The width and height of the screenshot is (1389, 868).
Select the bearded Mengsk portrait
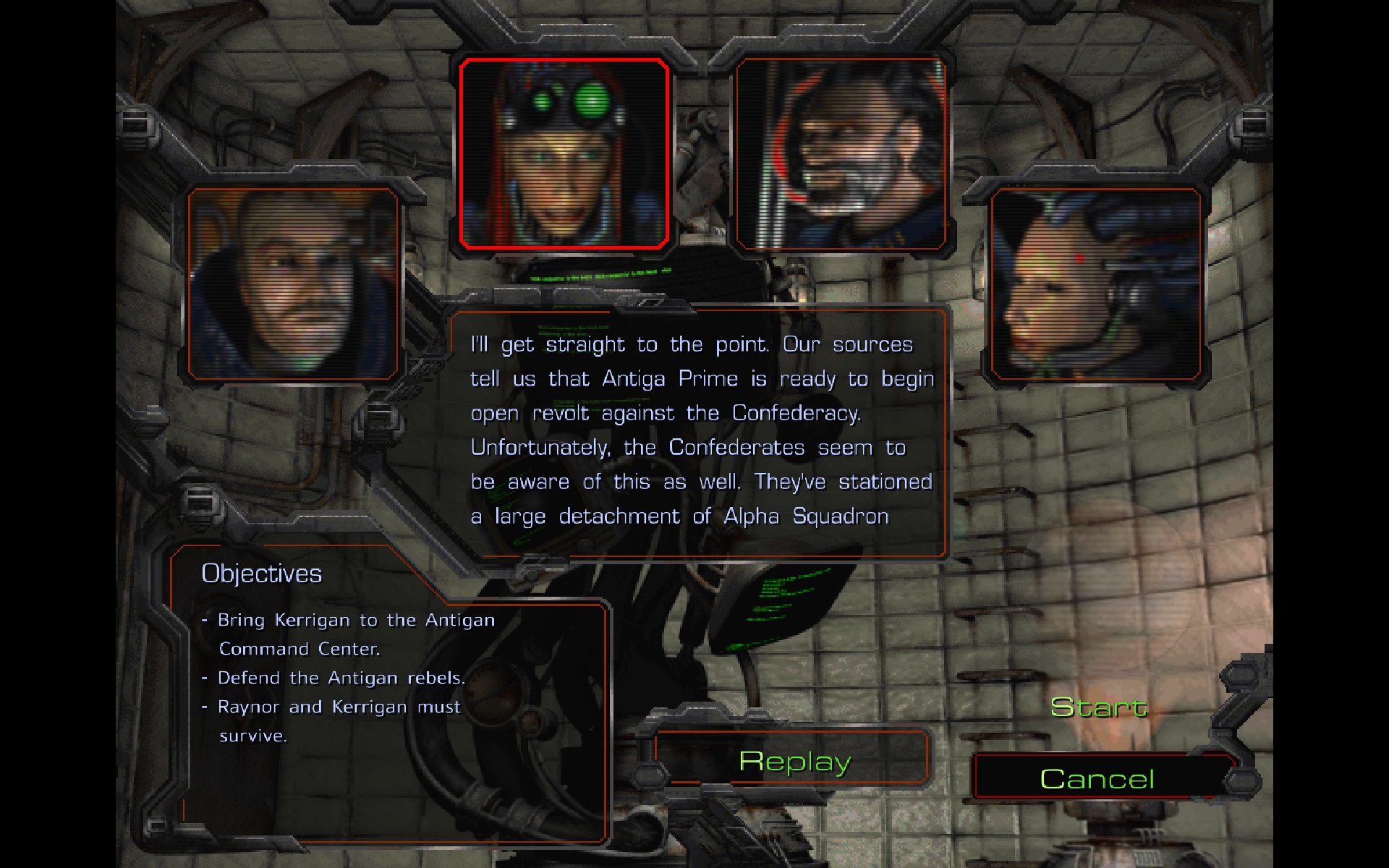[841, 153]
